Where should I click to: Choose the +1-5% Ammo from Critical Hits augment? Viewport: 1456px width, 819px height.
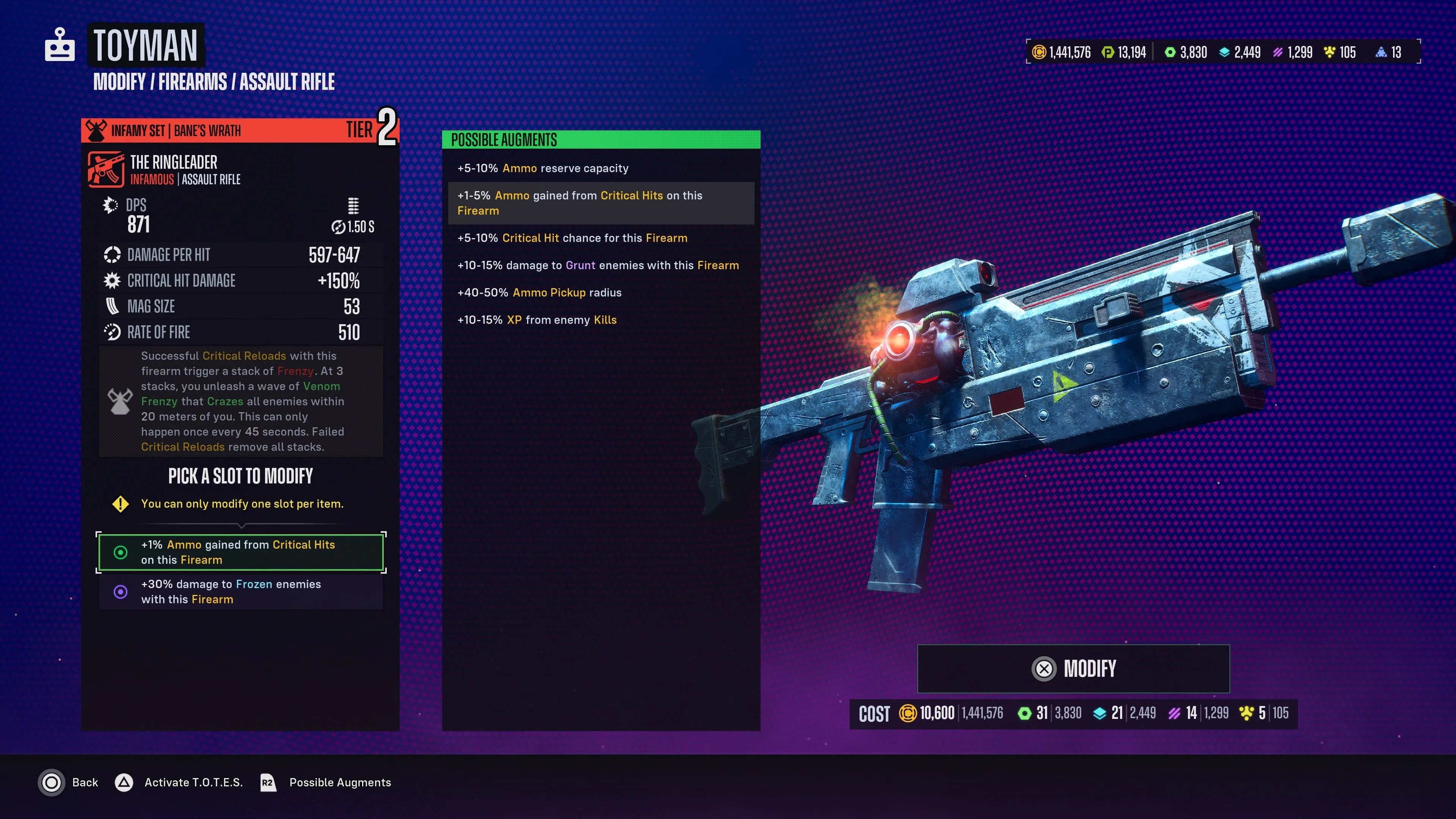point(601,203)
